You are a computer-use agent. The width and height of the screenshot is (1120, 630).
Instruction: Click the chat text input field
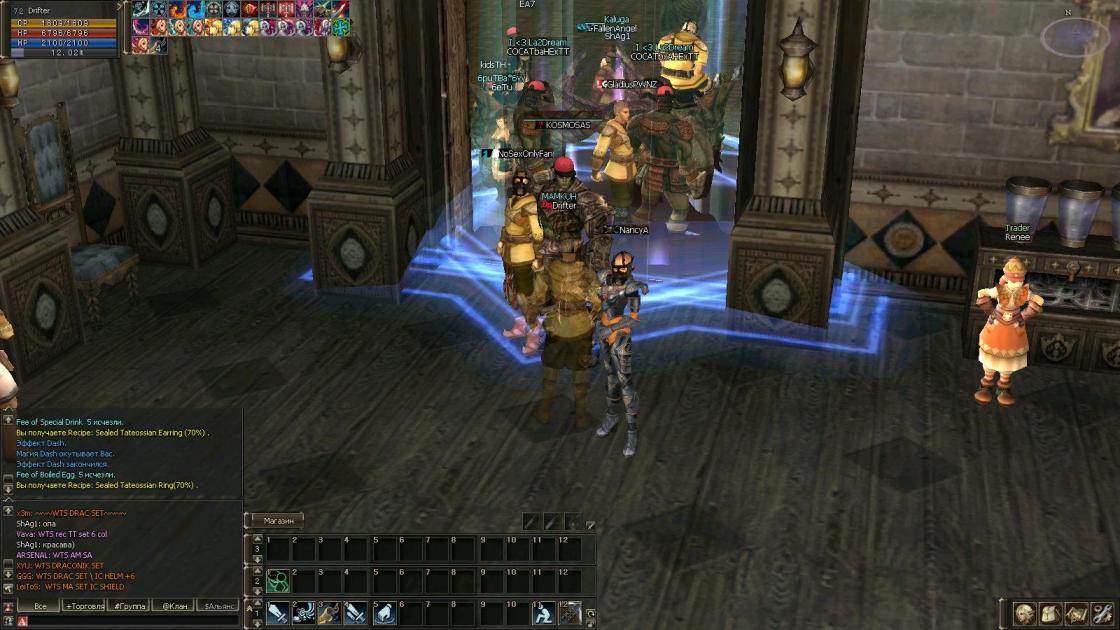click(130, 621)
